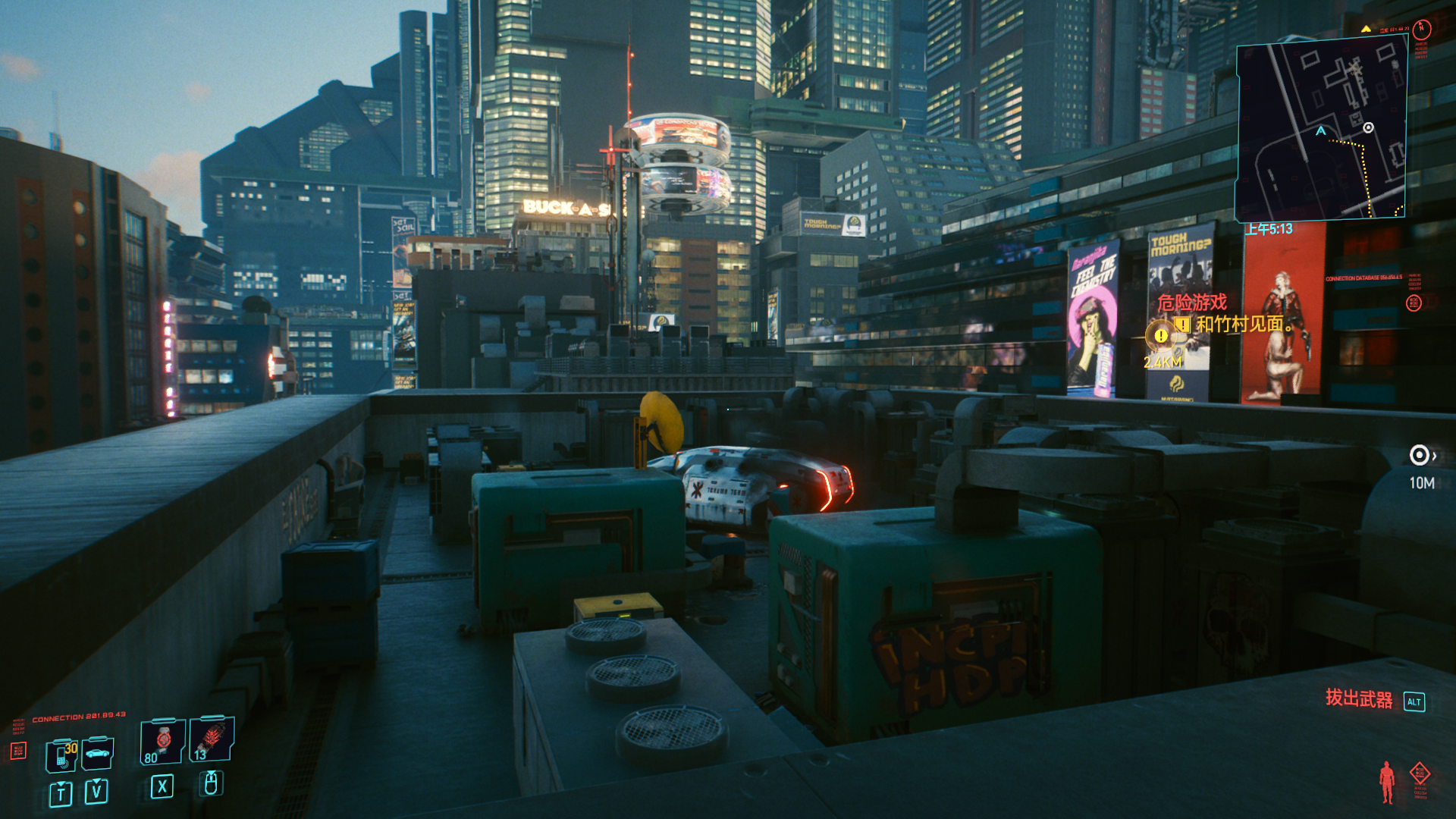Open the minimap
This screenshot has height=819, width=1456.
[1320, 129]
